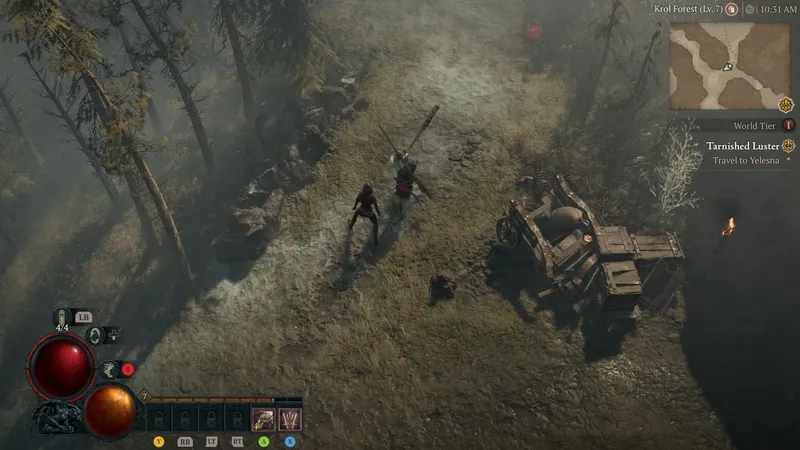Activate the bone claw basic skill
This screenshot has width=800, height=450.
[x=263, y=418]
